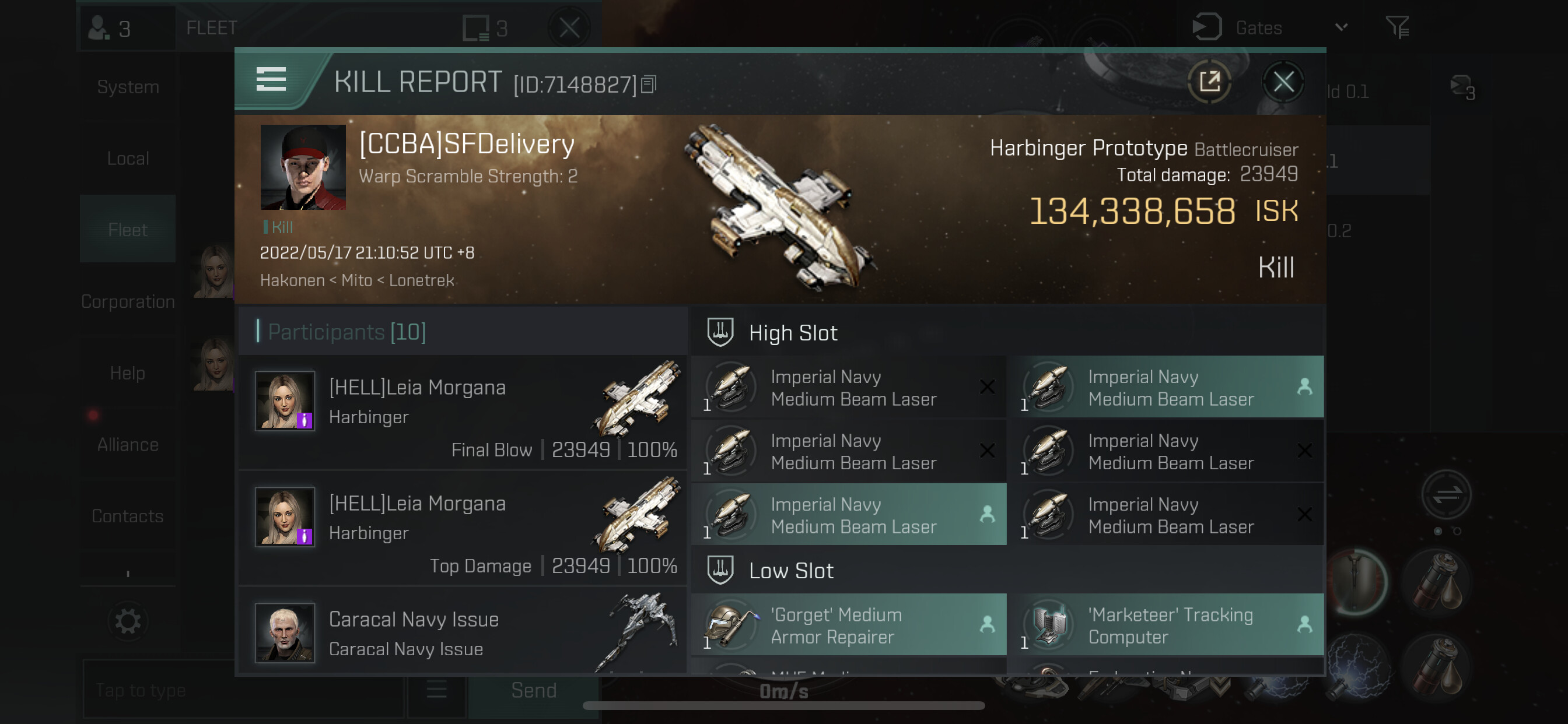
Task: Open the kill report hamburger menu
Action: [271, 80]
